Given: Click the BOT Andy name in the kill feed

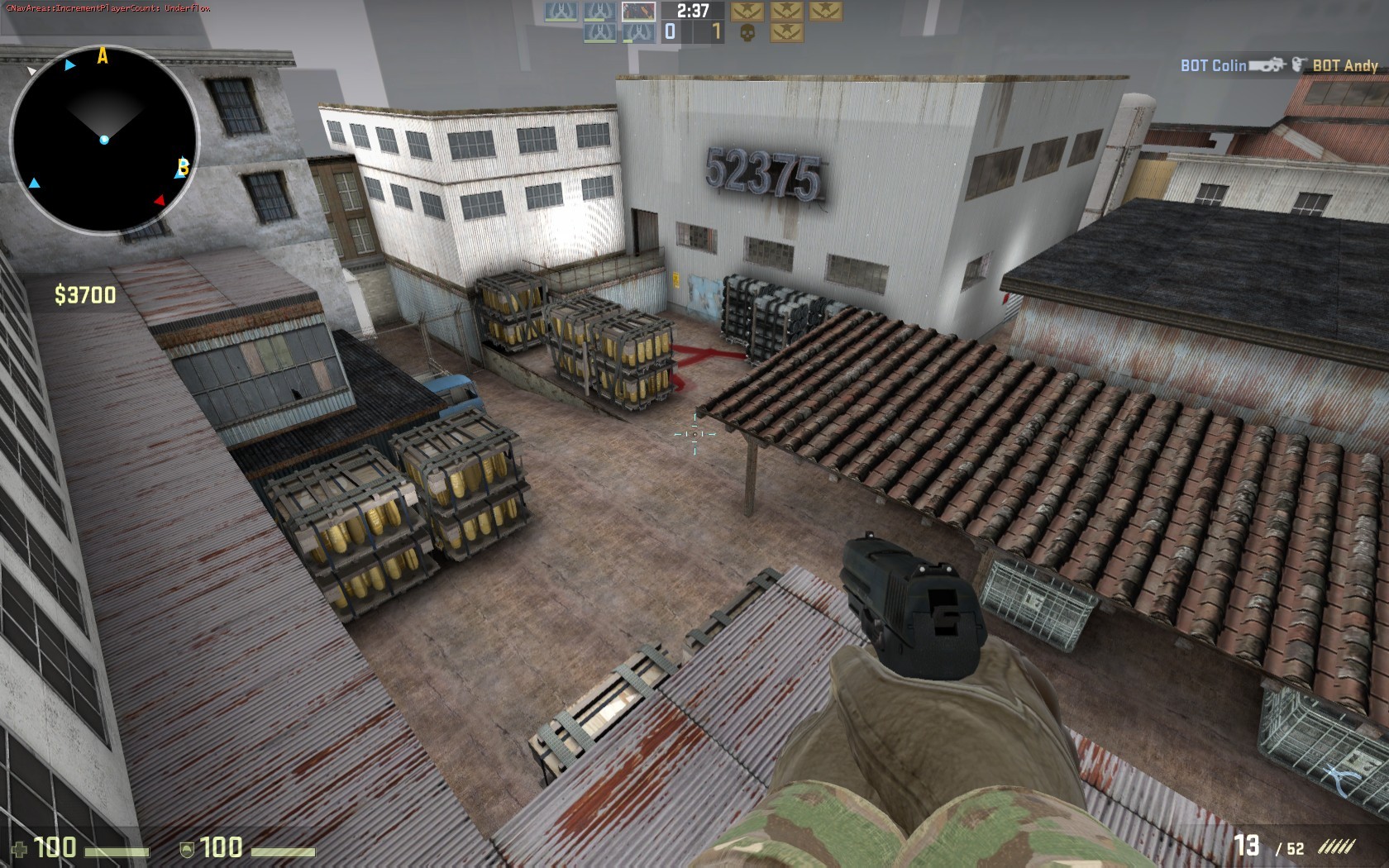Looking at the screenshot, I should coord(1346,64).
